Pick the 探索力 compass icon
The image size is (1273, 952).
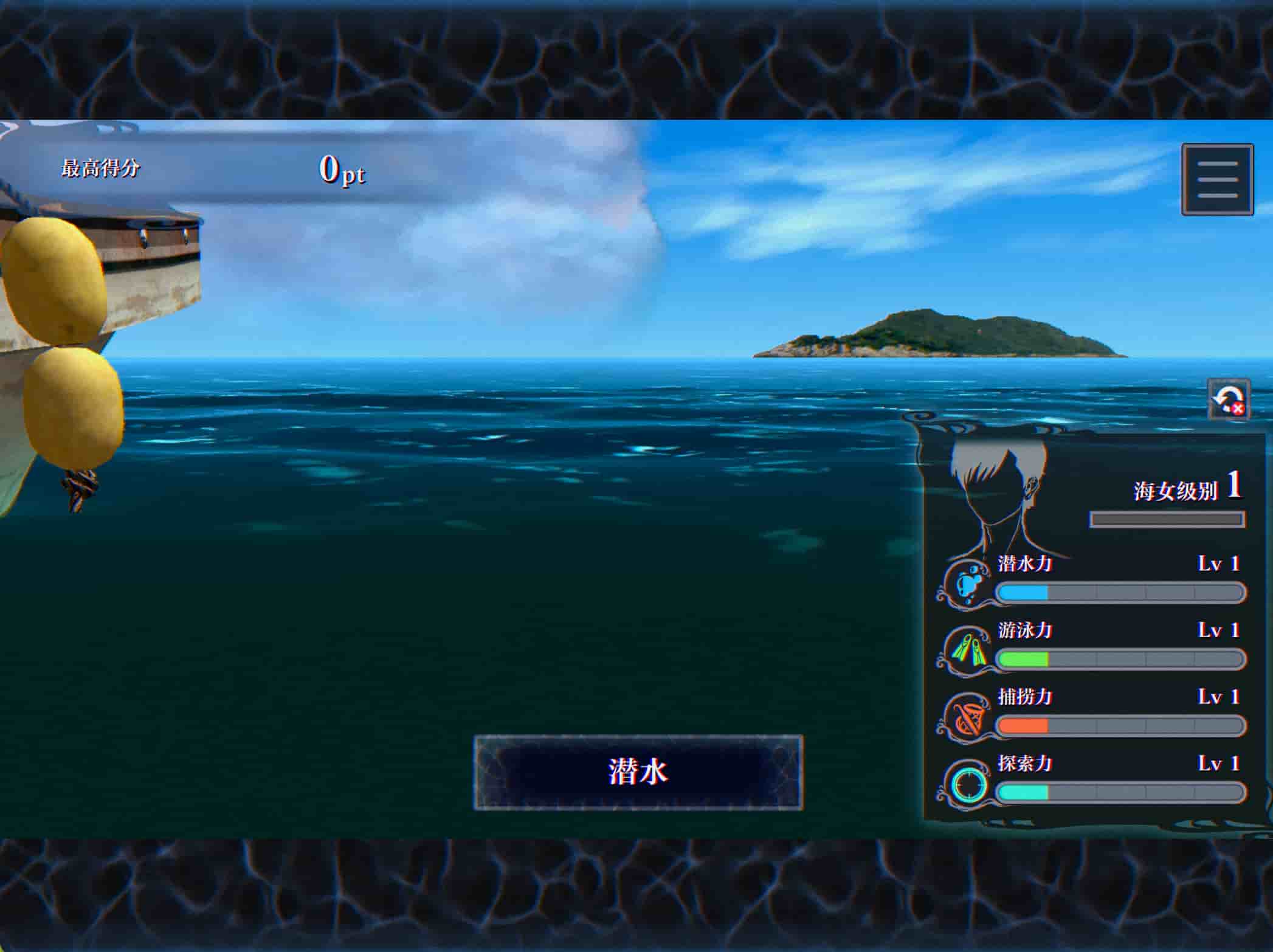pyautogui.click(x=968, y=784)
